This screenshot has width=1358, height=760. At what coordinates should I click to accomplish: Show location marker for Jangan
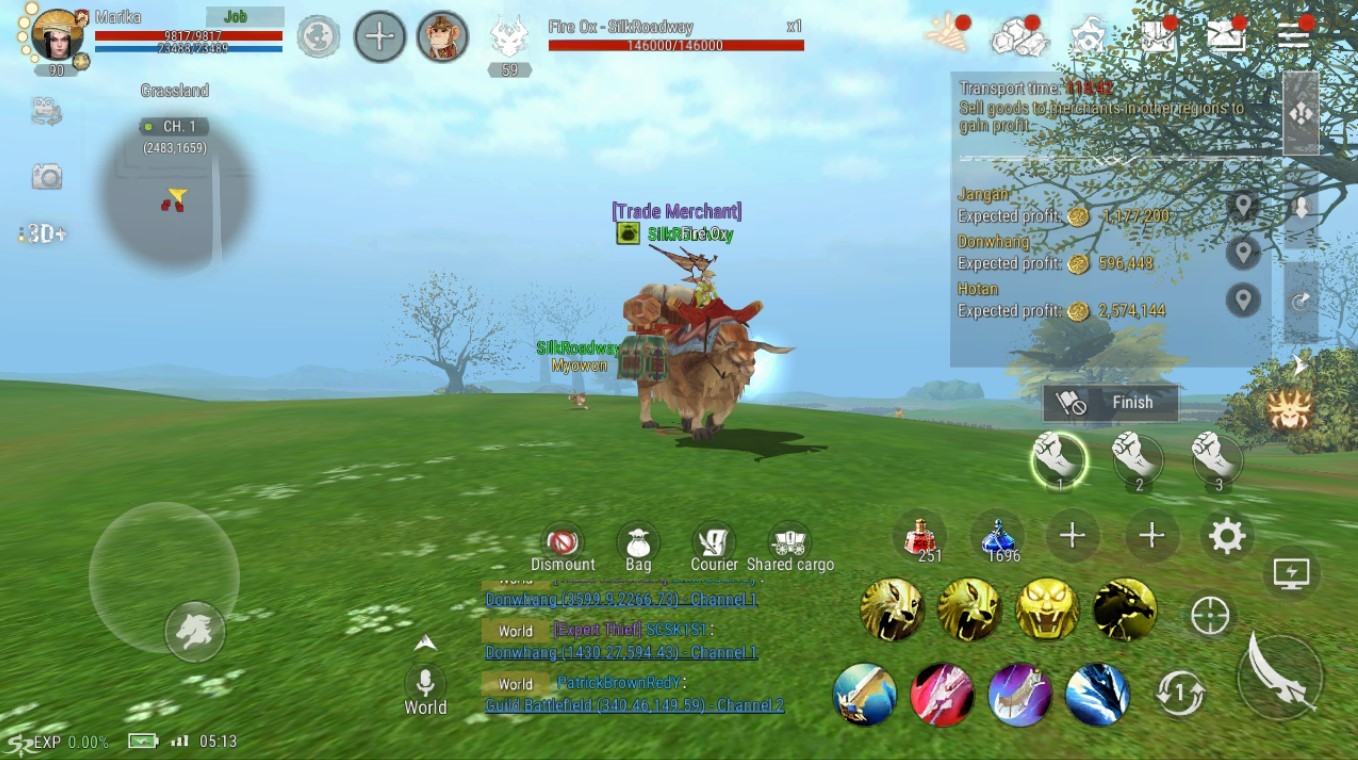coord(1243,207)
